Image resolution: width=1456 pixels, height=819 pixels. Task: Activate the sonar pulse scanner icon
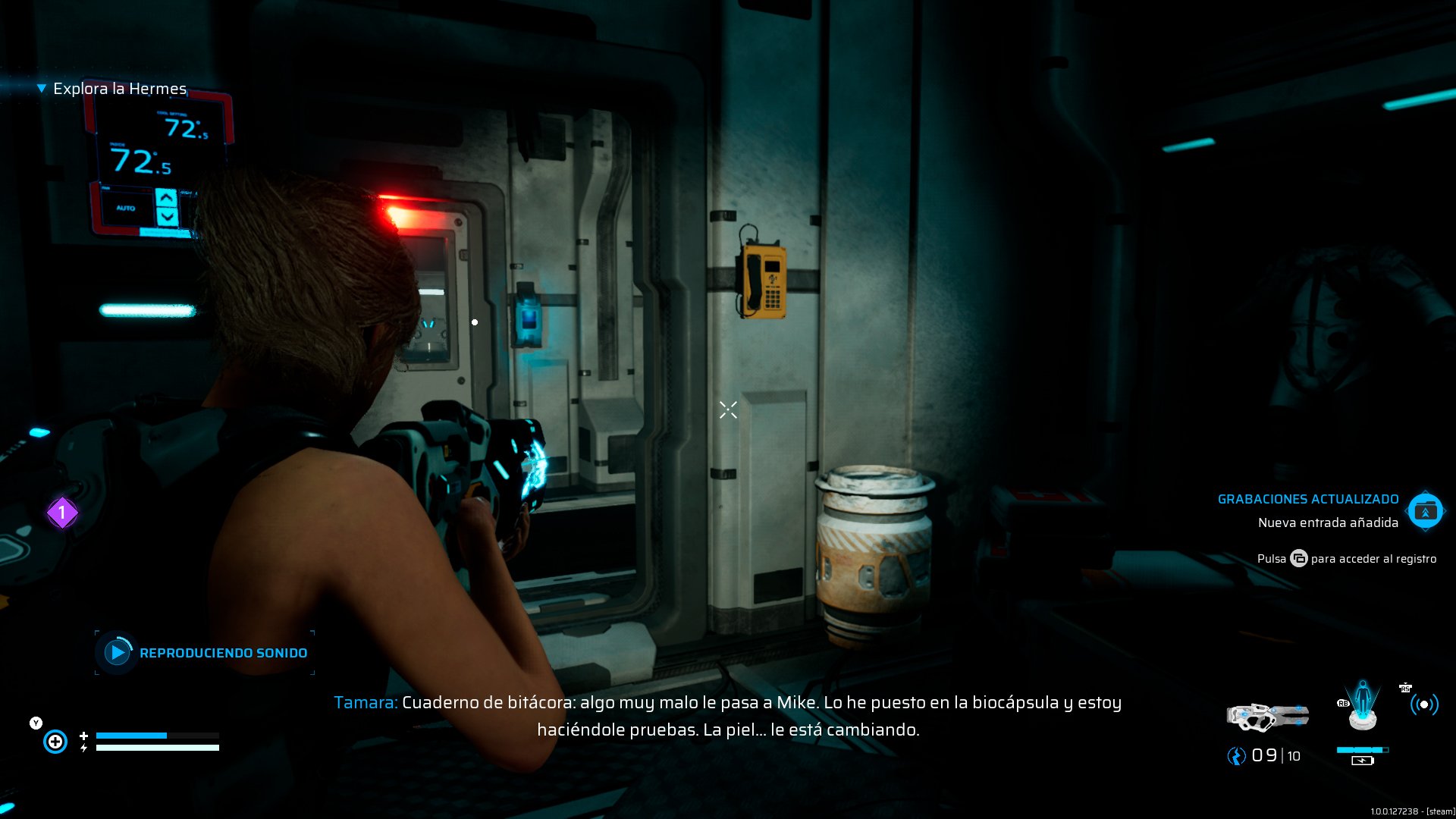tap(1423, 705)
